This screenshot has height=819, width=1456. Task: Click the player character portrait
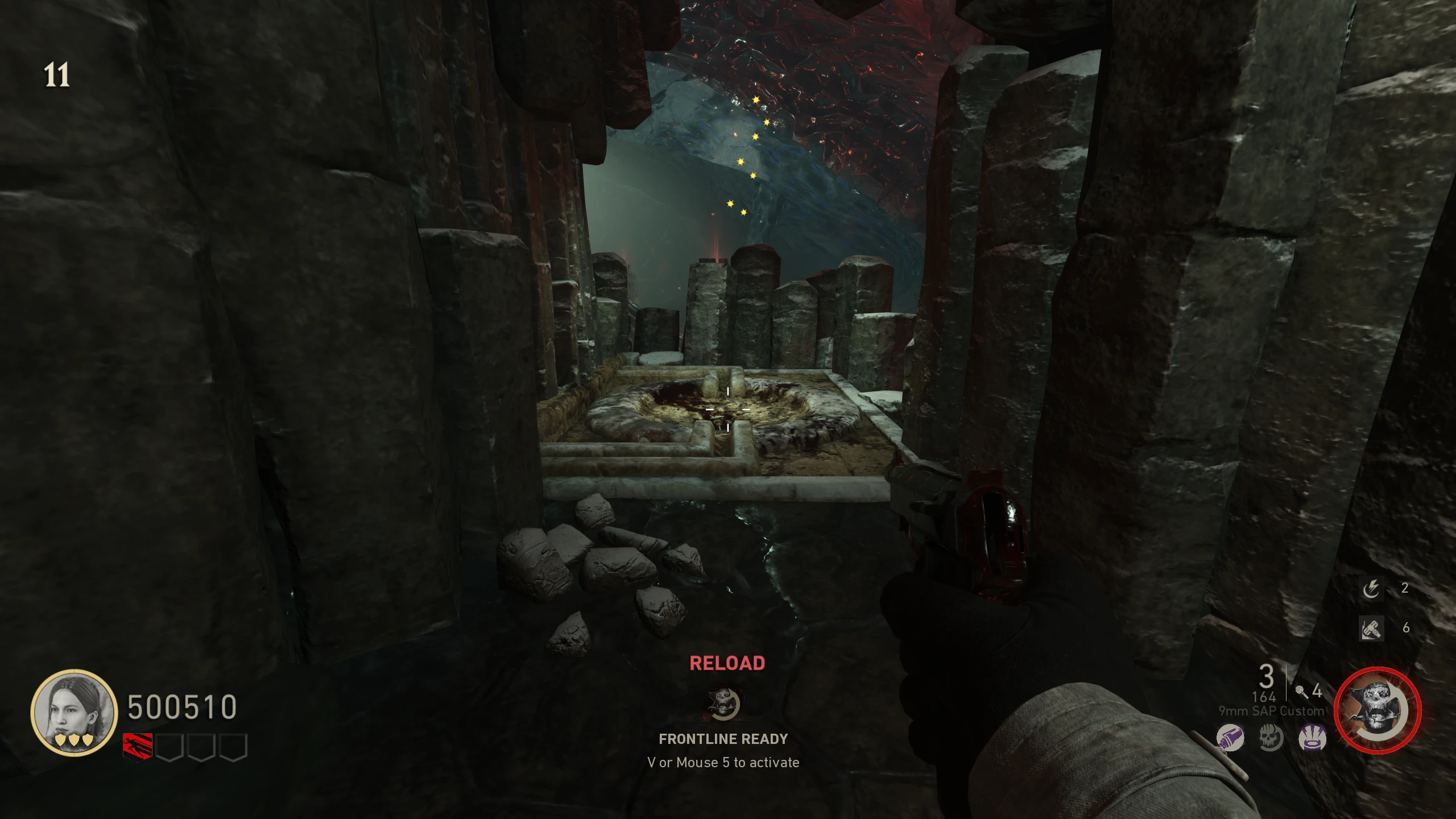tap(73, 712)
